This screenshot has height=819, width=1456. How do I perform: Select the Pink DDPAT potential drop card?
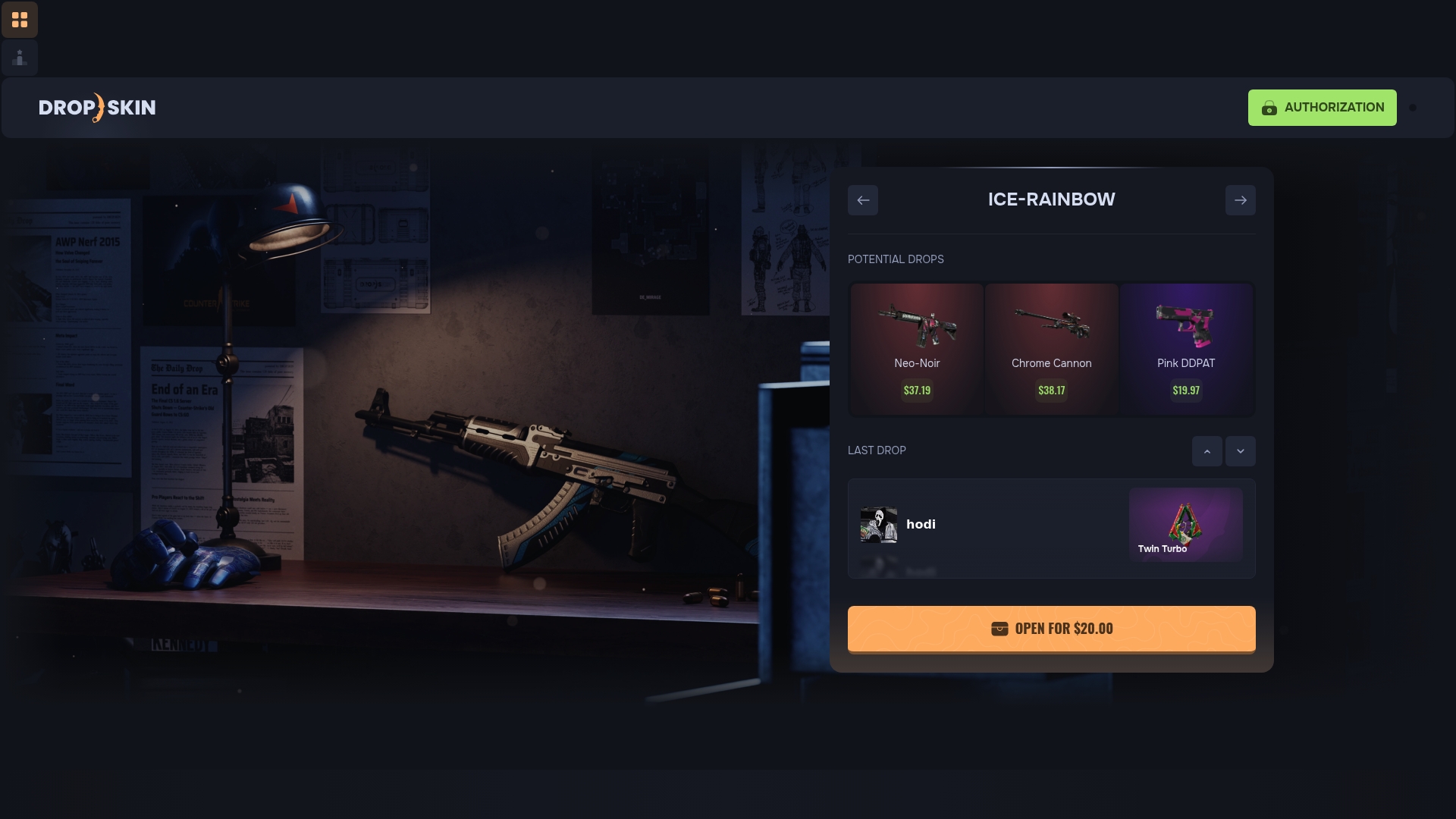(1186, 349)
